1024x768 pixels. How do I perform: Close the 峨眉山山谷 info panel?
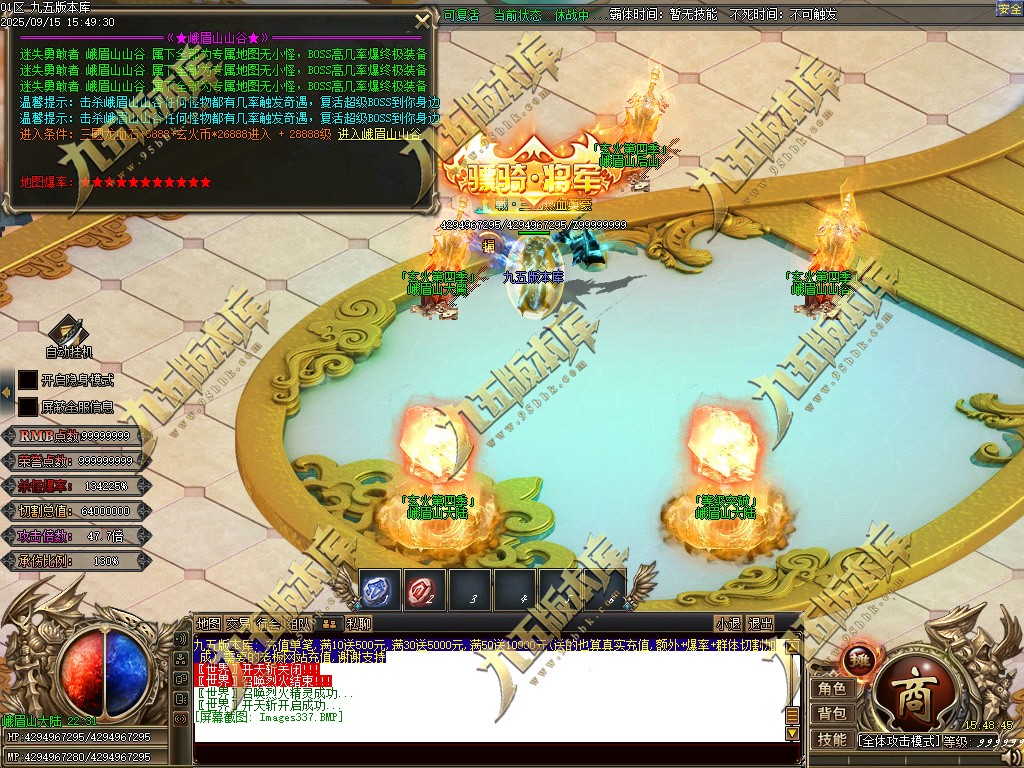tap(421, 20)
